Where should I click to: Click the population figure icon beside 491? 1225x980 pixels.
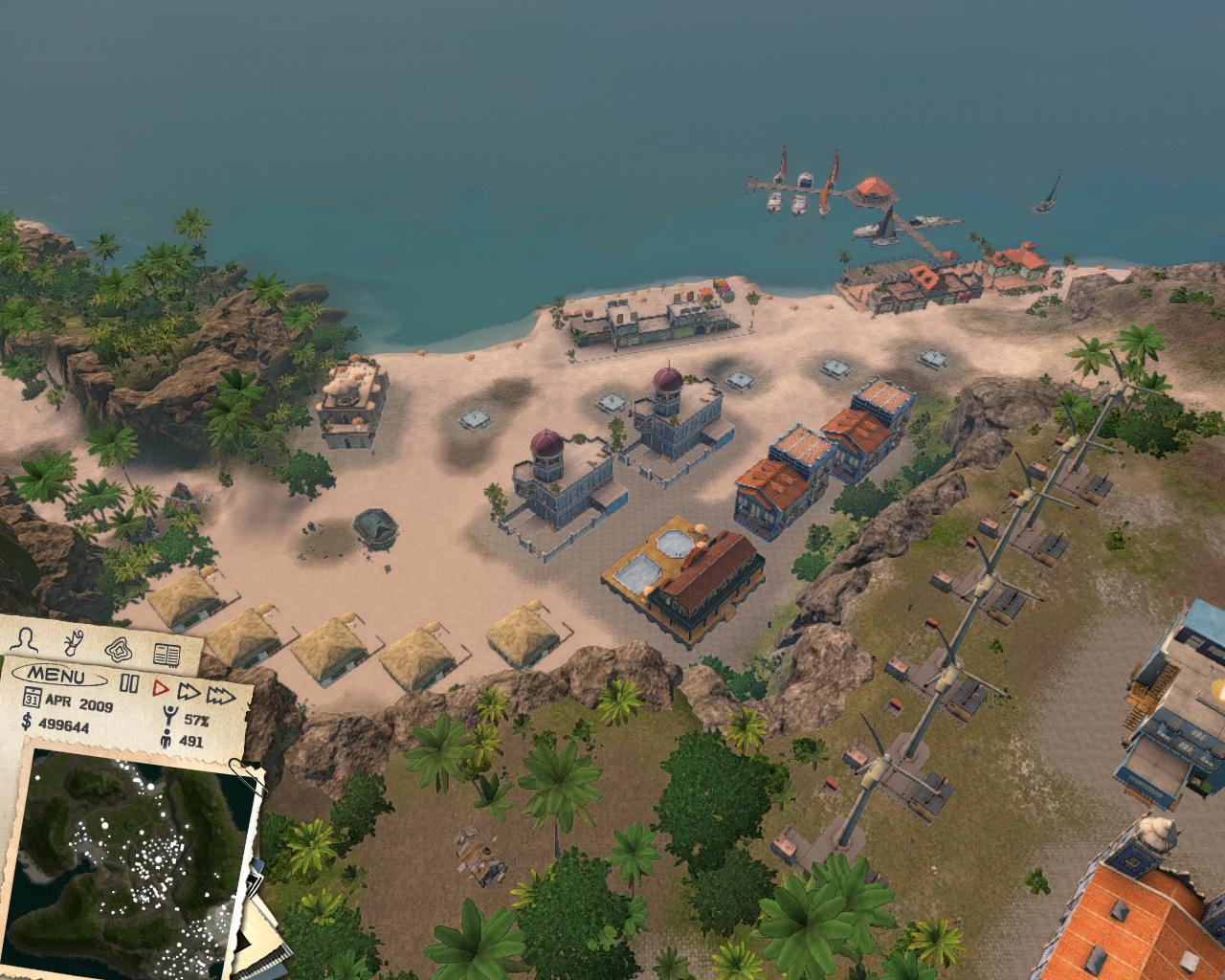167,738
